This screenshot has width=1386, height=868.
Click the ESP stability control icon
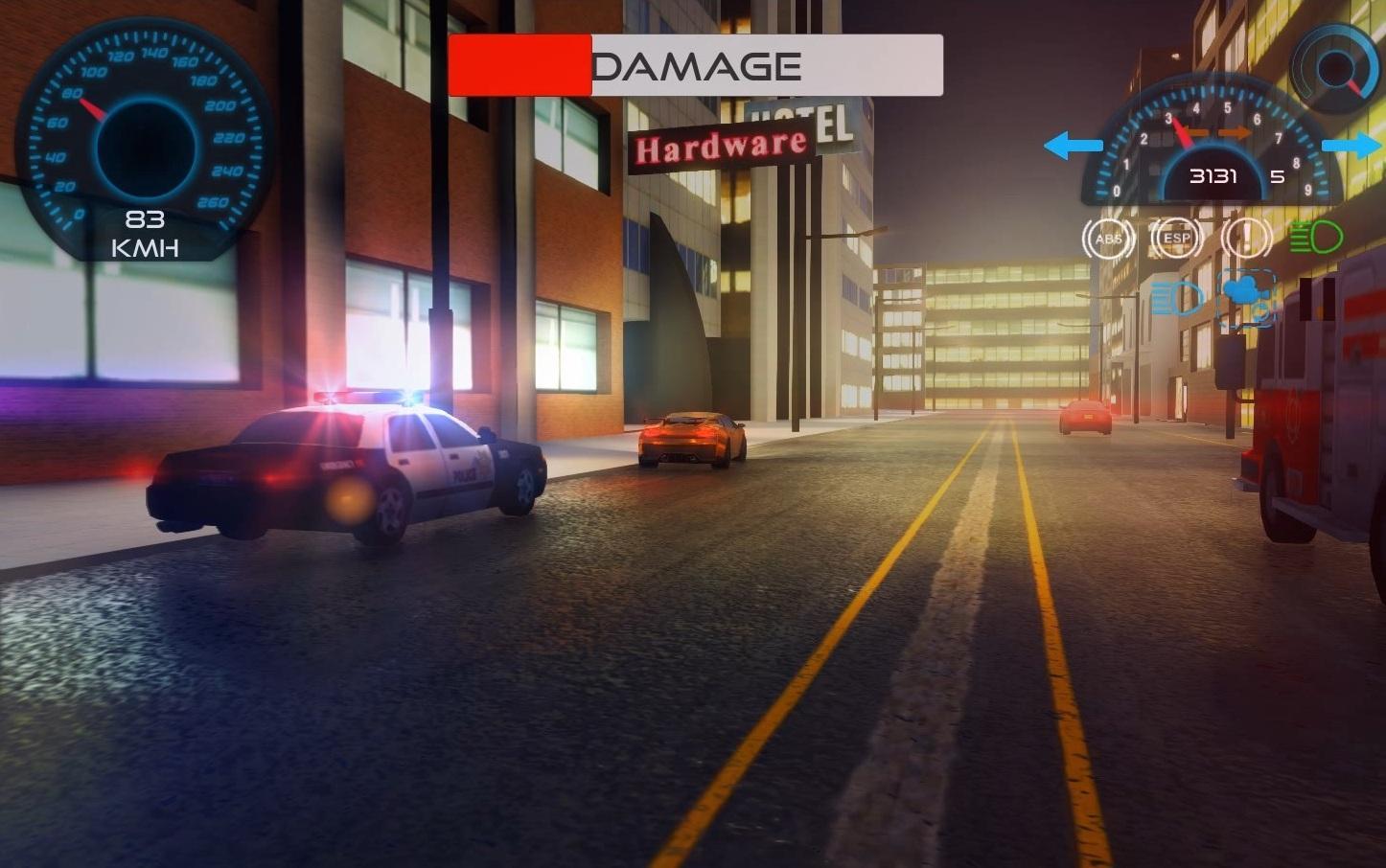pyautogui.click(x=1175, y=239)
